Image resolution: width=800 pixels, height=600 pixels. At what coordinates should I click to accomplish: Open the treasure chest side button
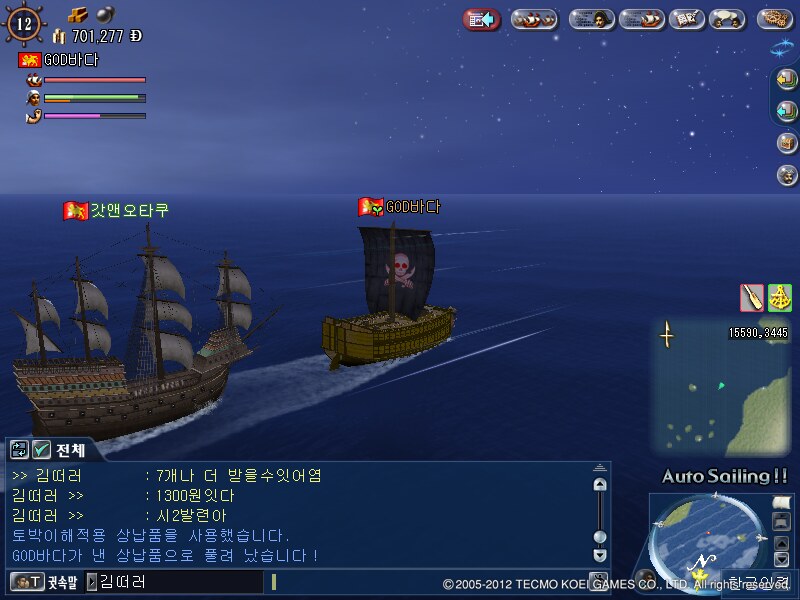[x=787, y=143]
